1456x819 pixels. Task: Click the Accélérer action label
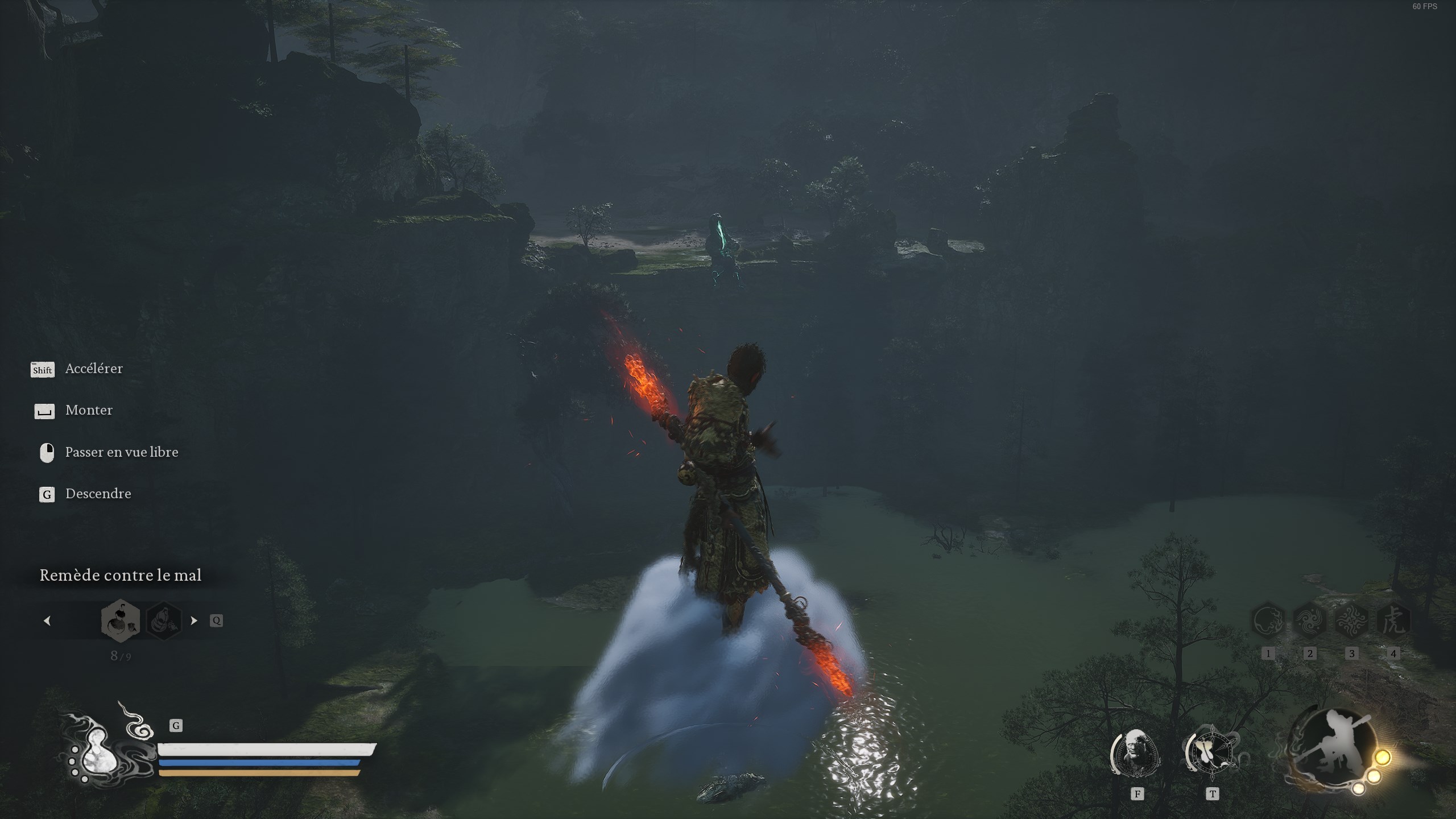pyautogui.click(x=94, y=368)
